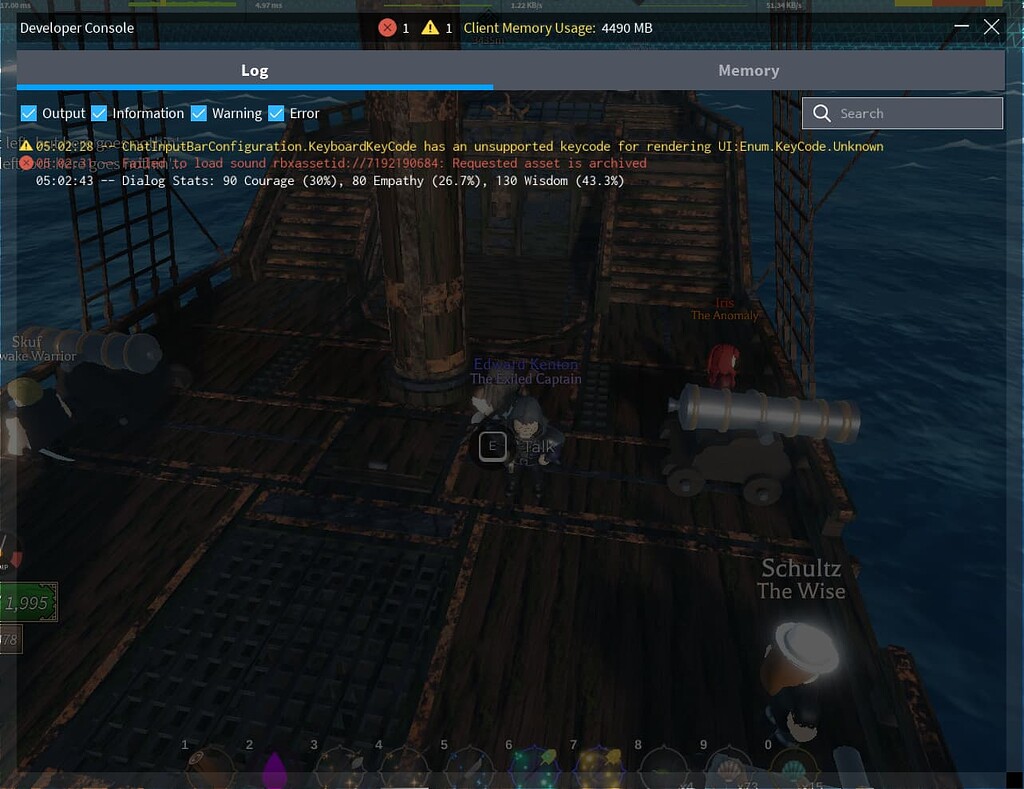Select the Log tab
The image size is (1024, 789).
pos(254,71)
